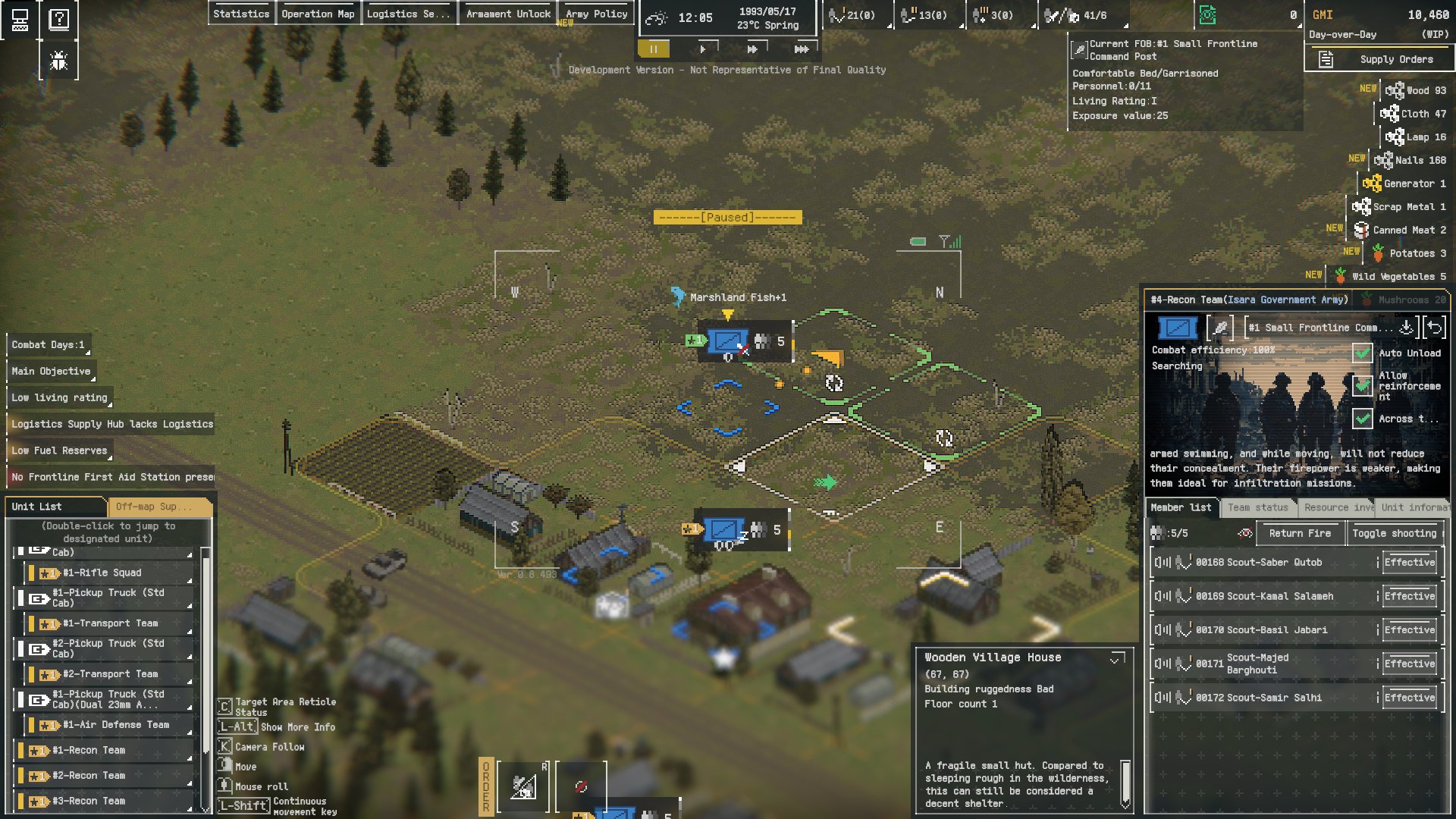Select the Main Objective notice
The width and height of the screenshot is (1456, 819).
(x=51, y=371)
